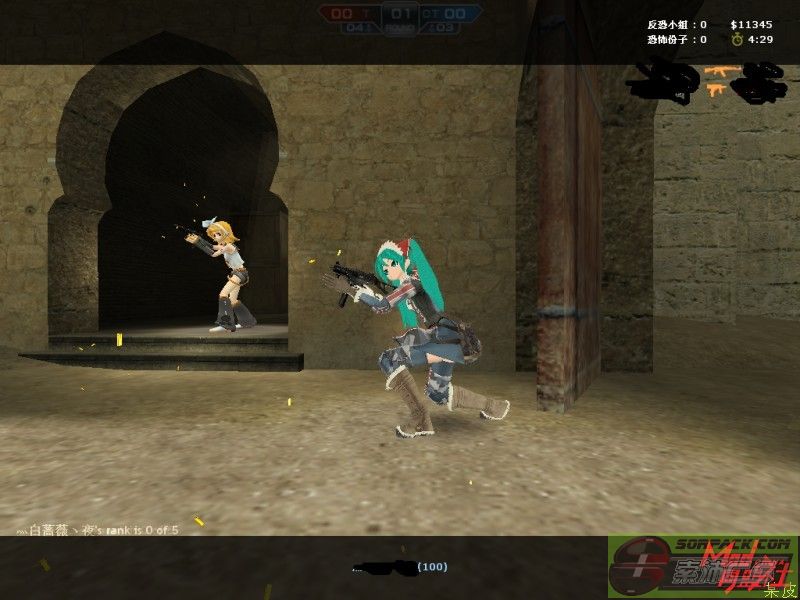Screen dimensions: 800x600
Task: Select the black weapon silhouette beside (100)
Action: (x=384, y=568)
